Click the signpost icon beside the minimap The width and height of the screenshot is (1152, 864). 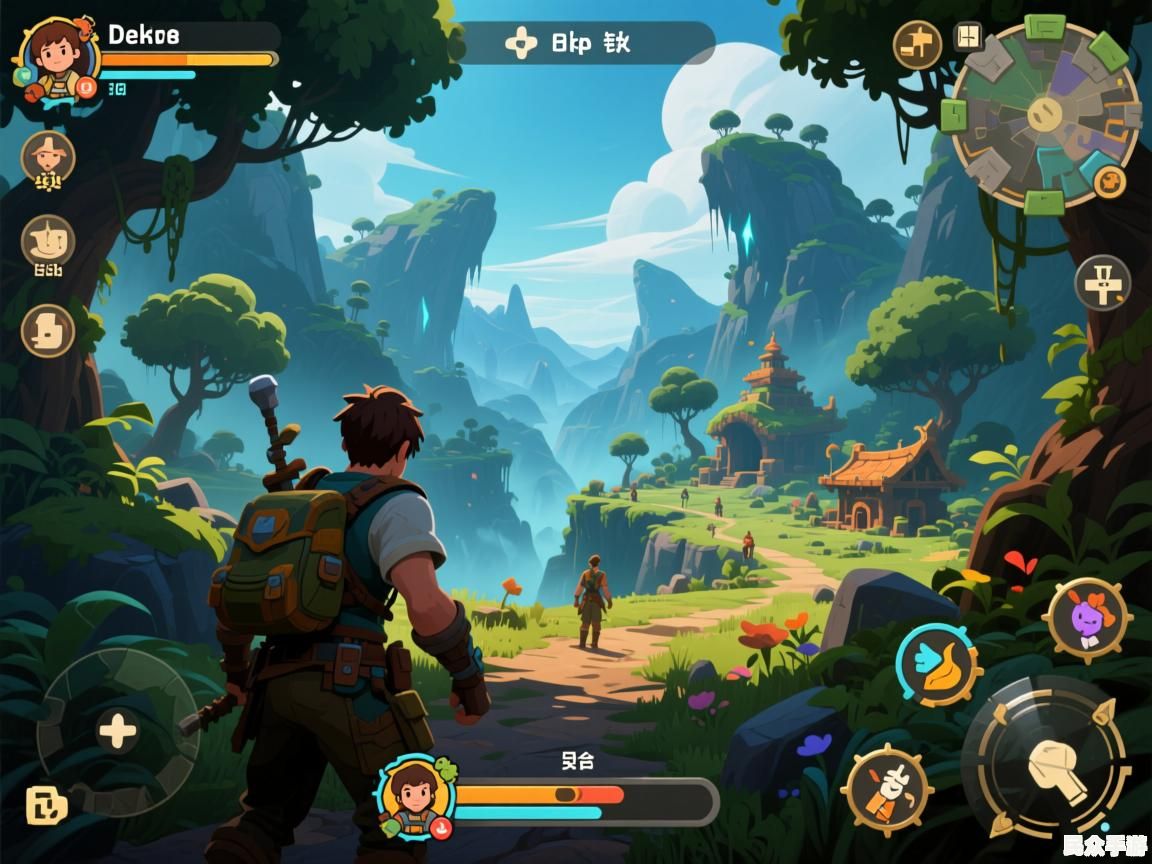click(917, 44)
